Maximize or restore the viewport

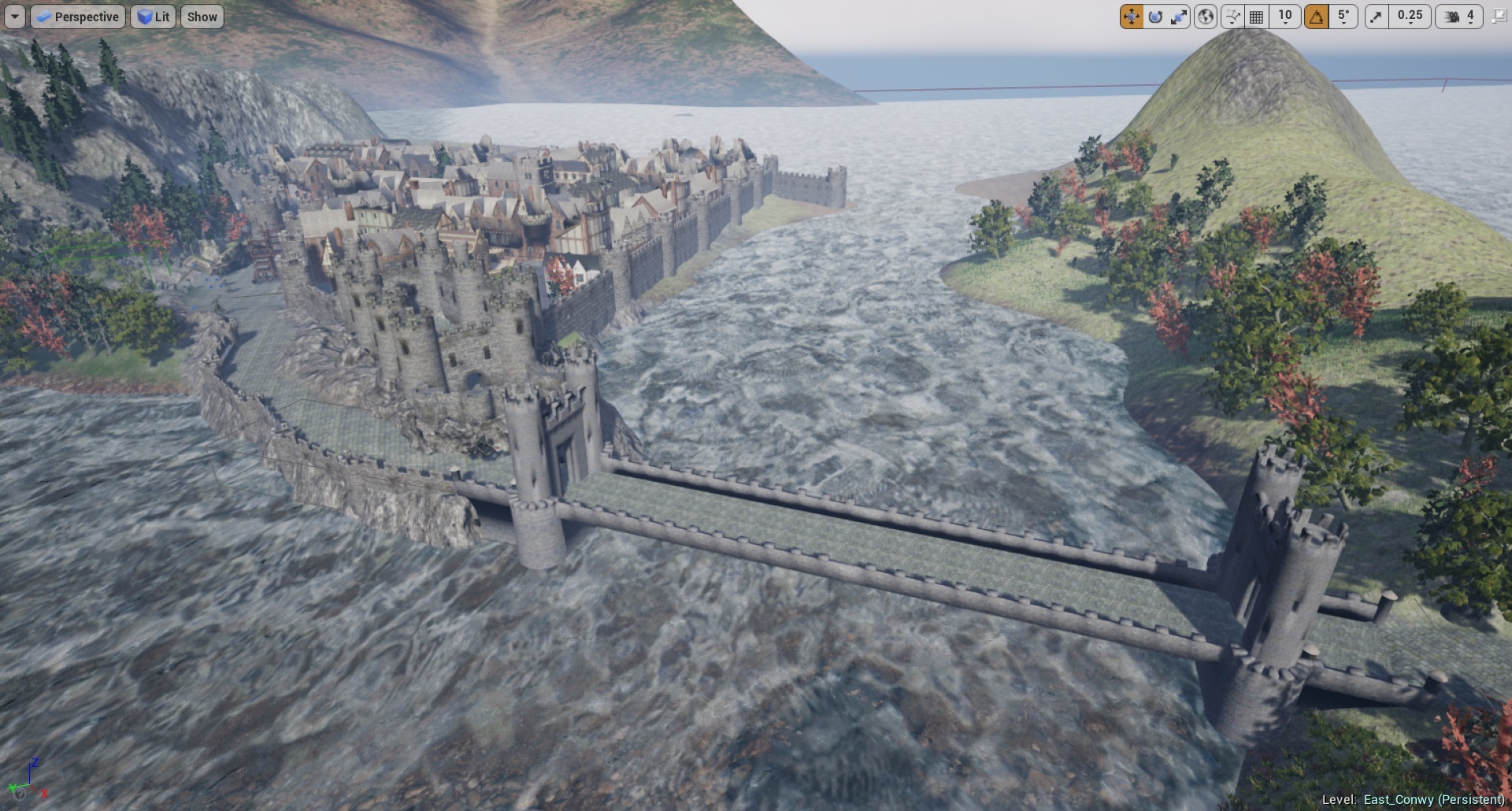click(x=1499, y=17)
